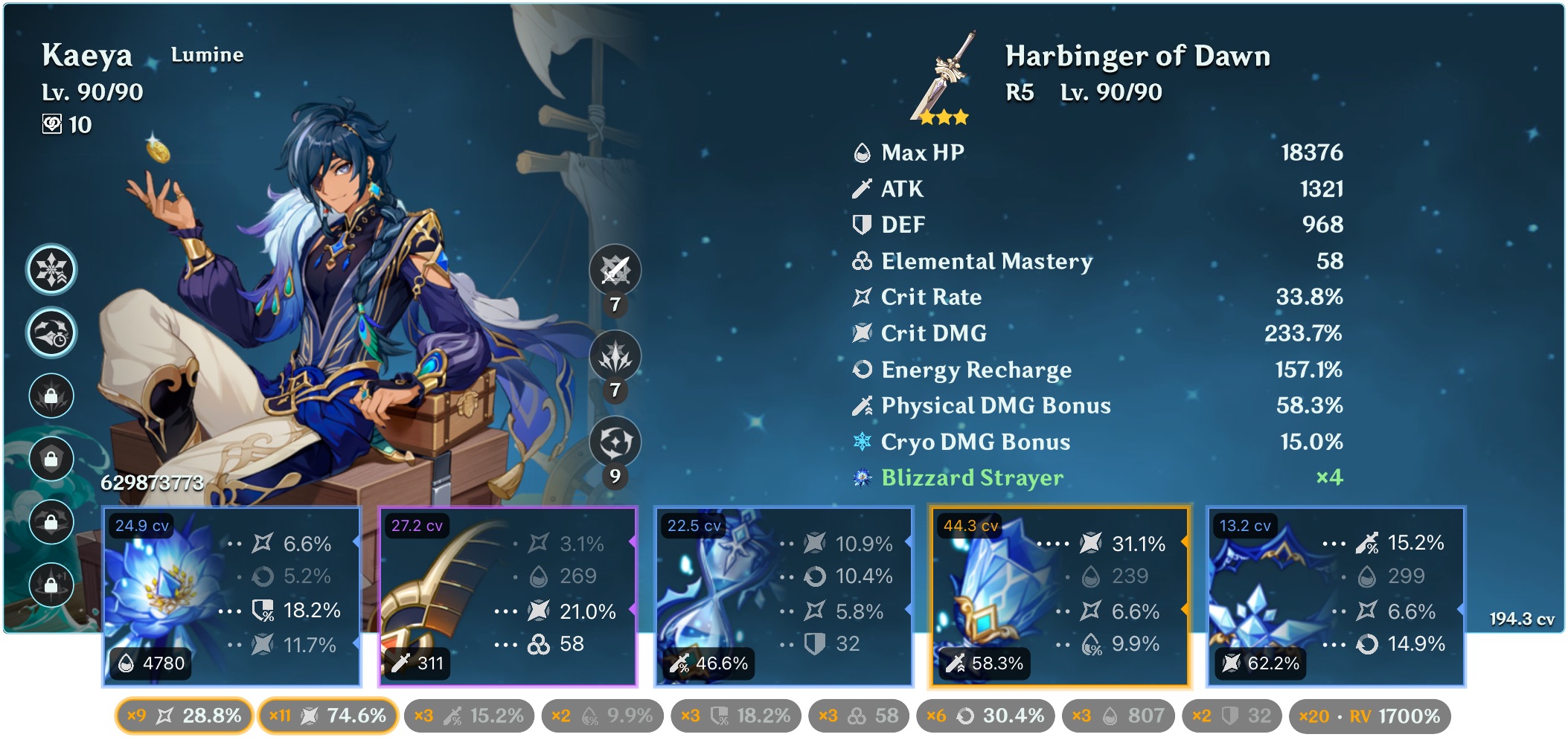Click the Cryo DMG Bonus snowflake icon
This screenshot has height=740, width=1568.
[x=861, y=441]
